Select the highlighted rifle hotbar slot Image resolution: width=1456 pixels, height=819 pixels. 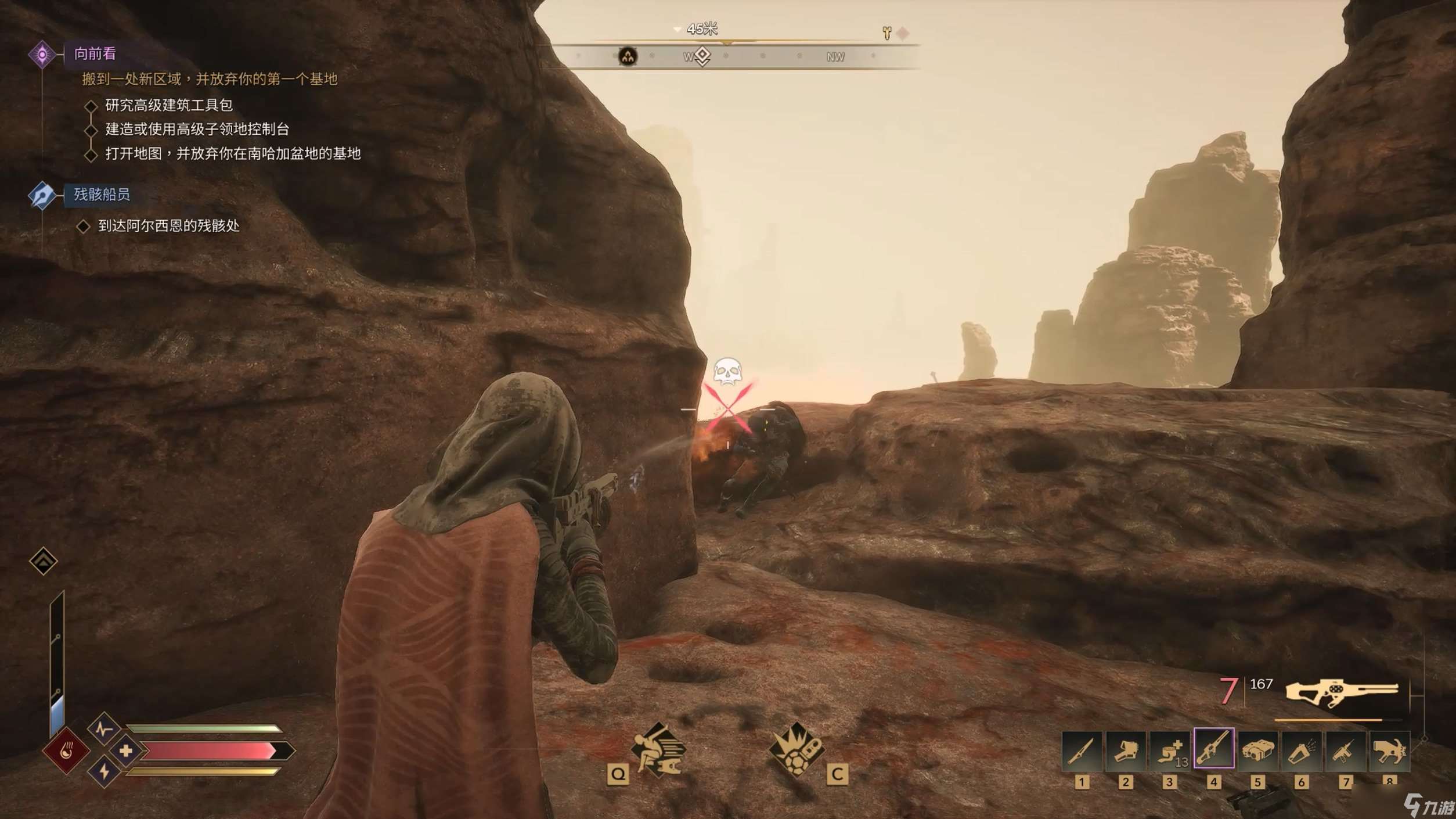click(x=1213, y=748)
